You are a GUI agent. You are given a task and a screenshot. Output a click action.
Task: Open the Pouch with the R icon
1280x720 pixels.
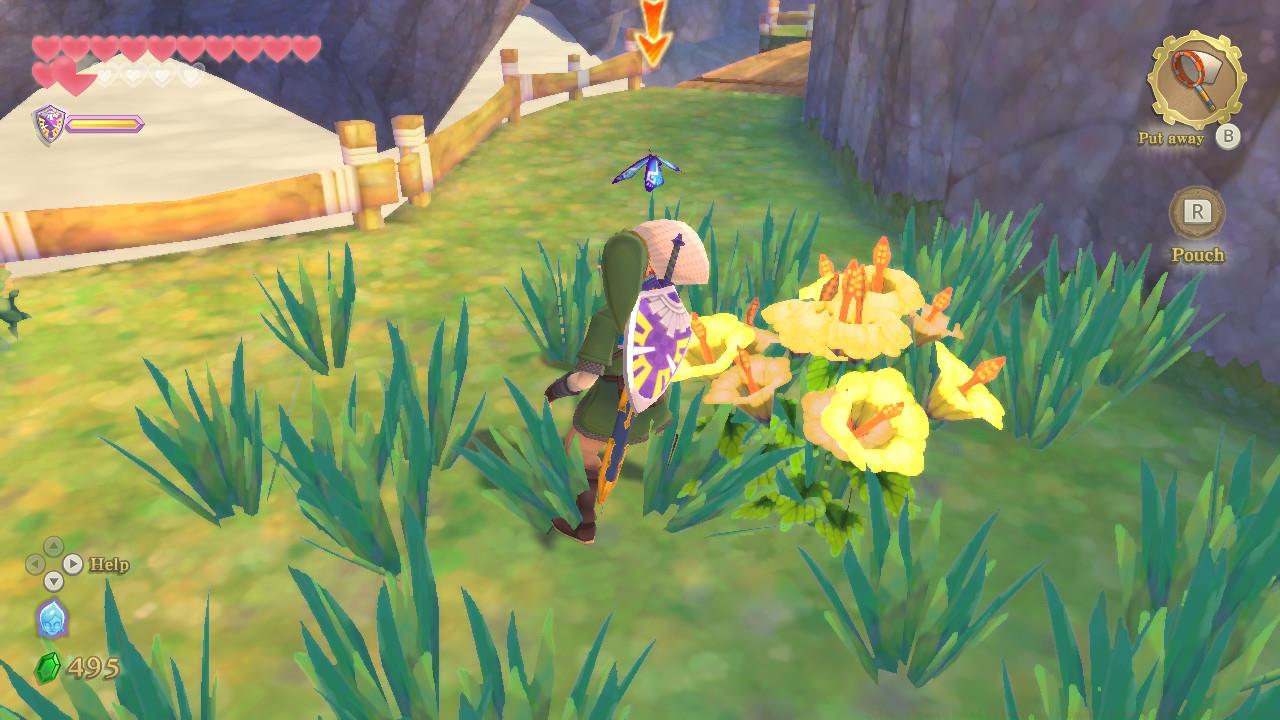click(x=1196, y=212)
